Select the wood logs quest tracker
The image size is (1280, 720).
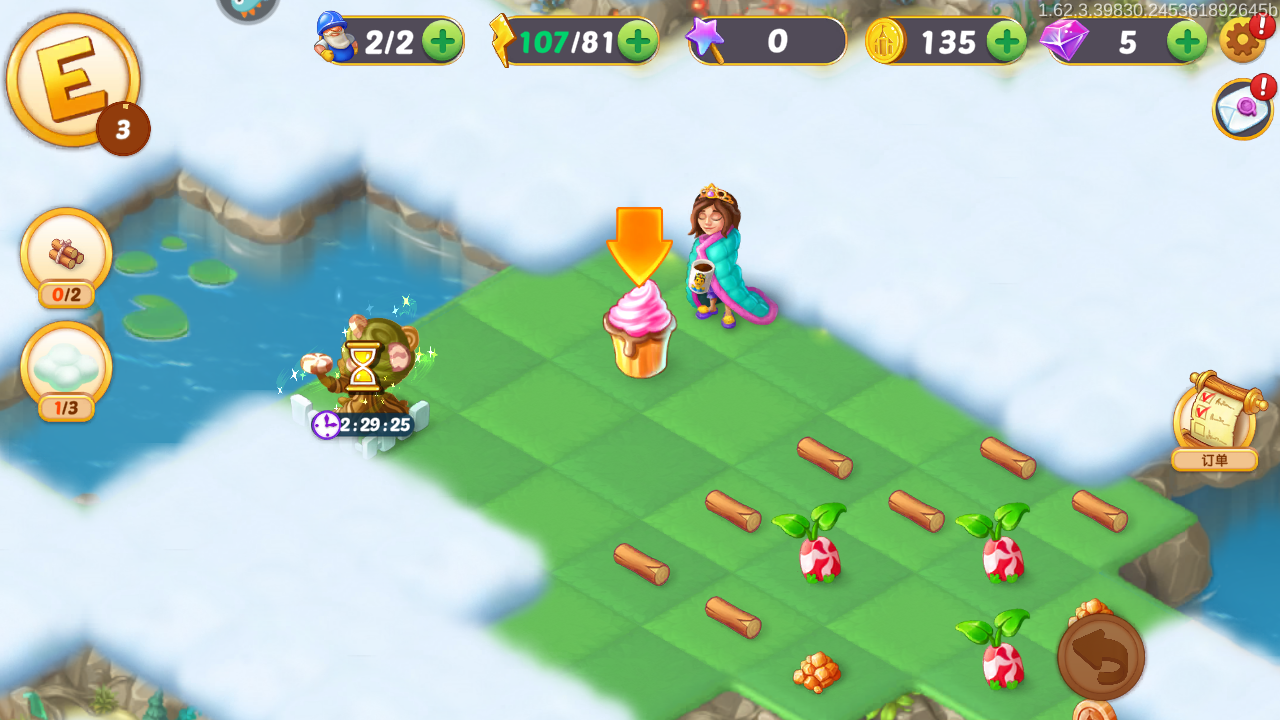click(x=66, y=255)
